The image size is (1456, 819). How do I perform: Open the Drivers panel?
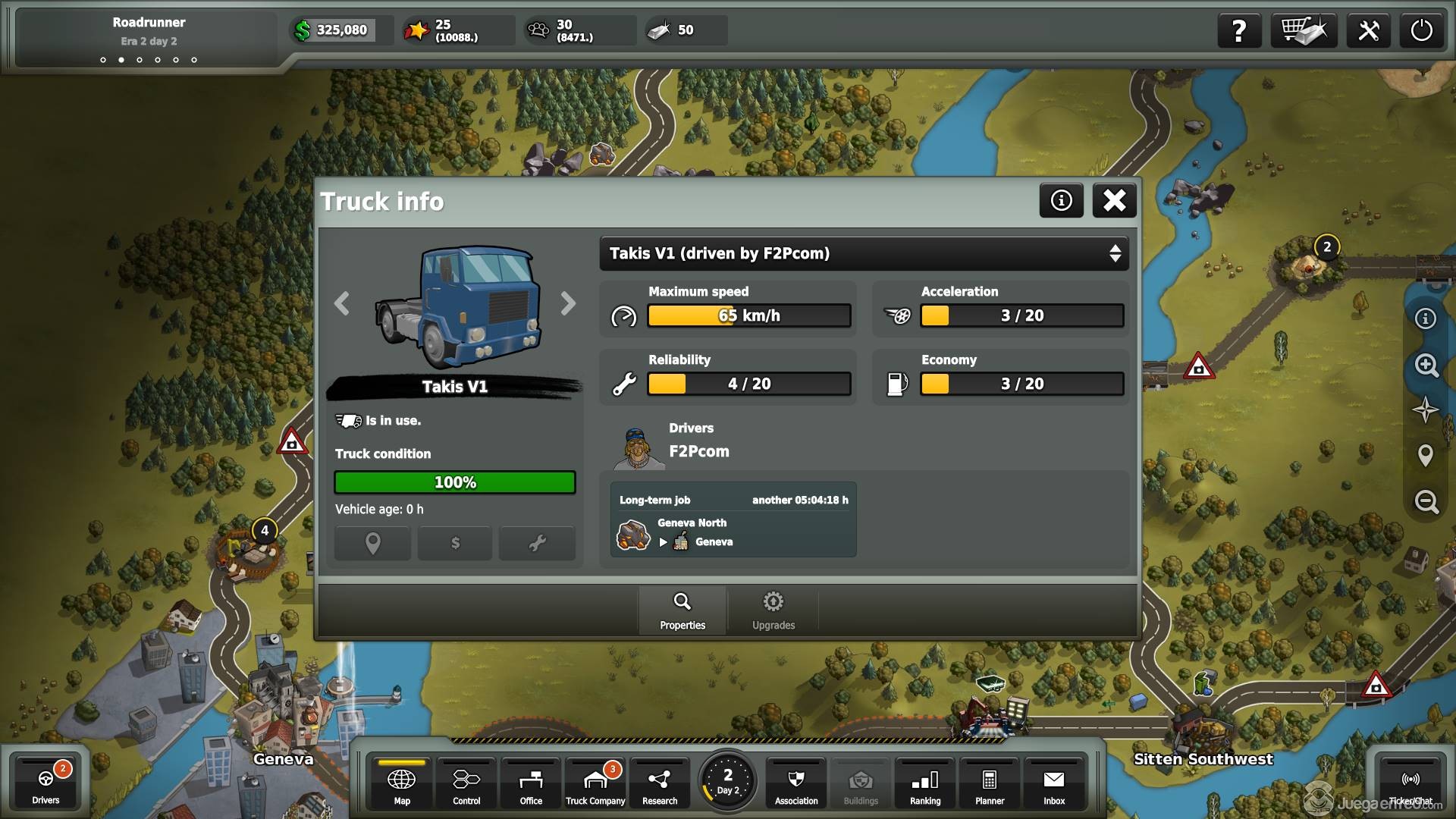(45, 783)
